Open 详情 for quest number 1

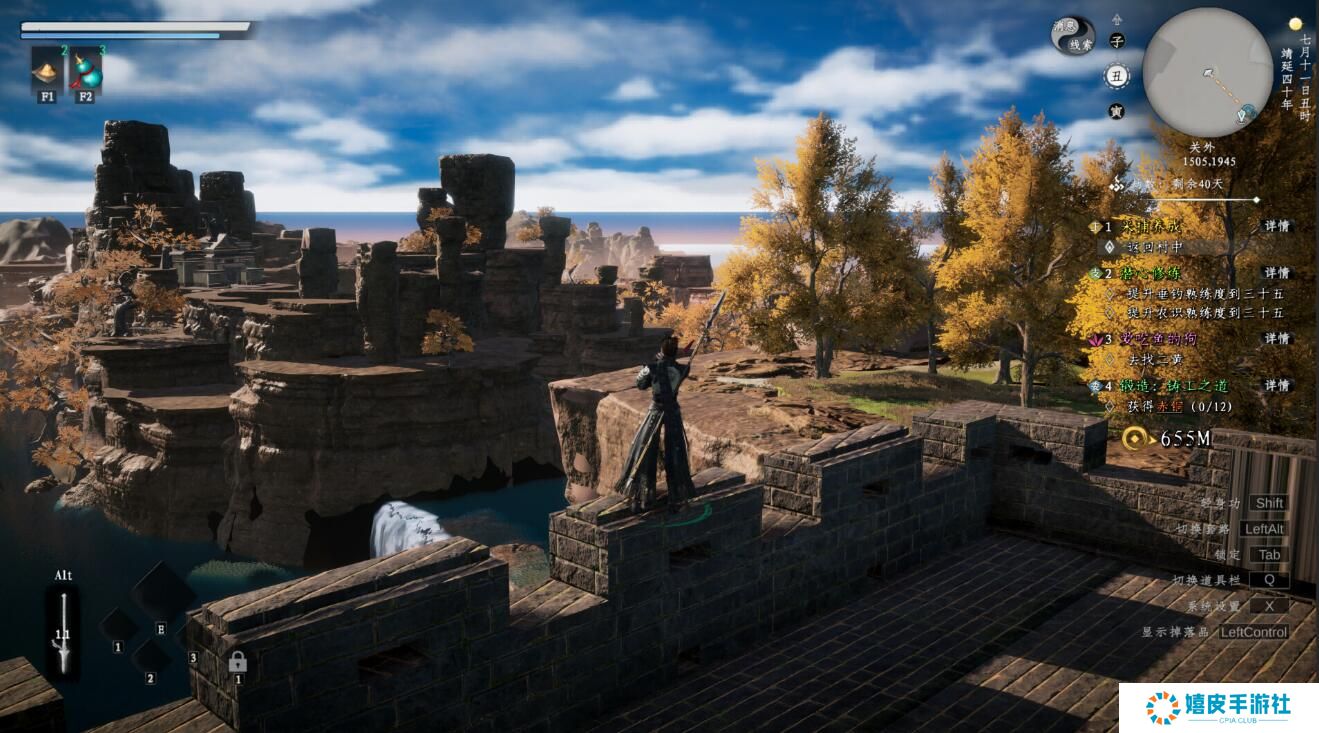(x=1276, y=227)
